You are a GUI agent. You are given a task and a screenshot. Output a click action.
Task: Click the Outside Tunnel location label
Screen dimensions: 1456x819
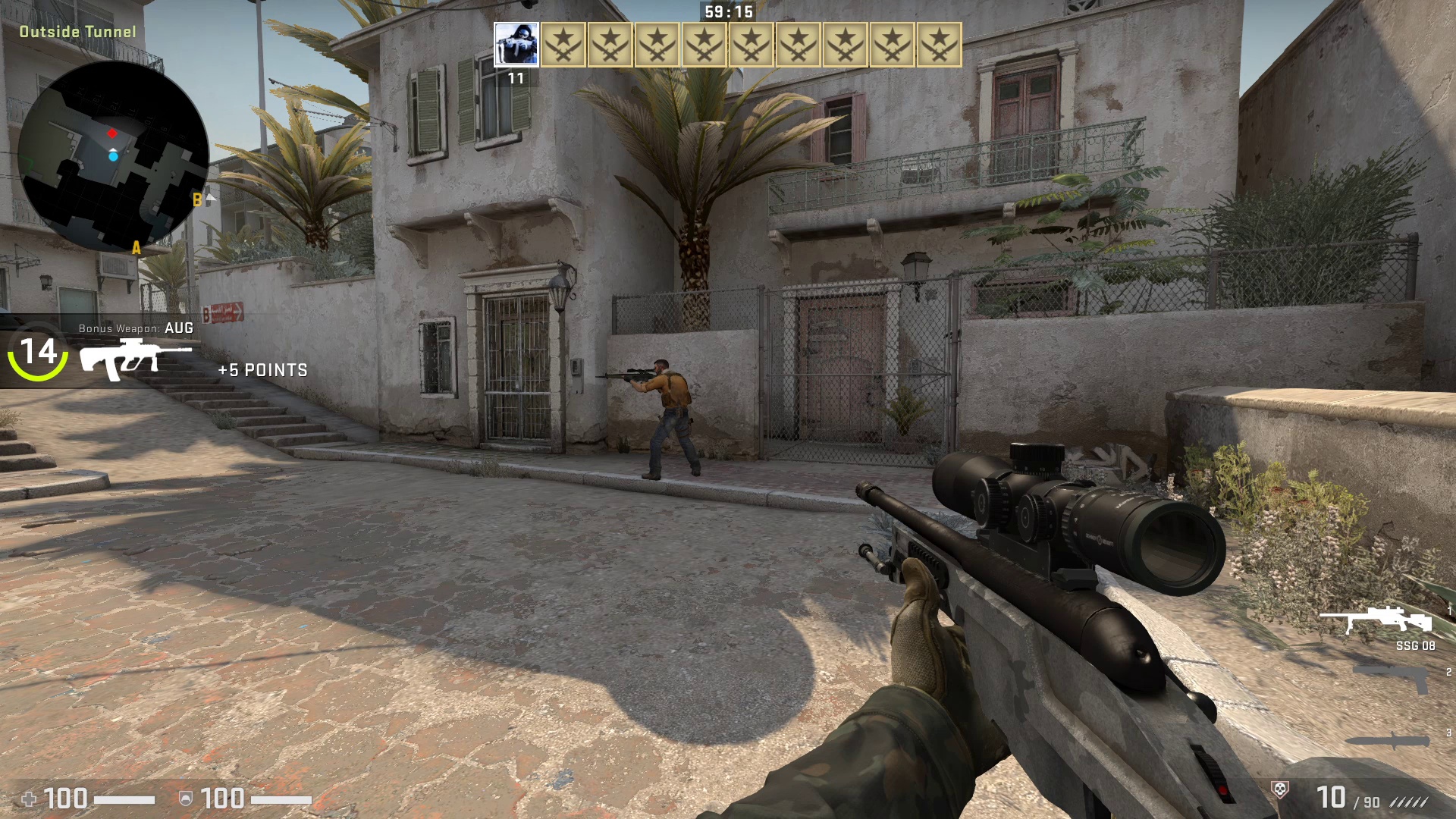tap(78, 32)
